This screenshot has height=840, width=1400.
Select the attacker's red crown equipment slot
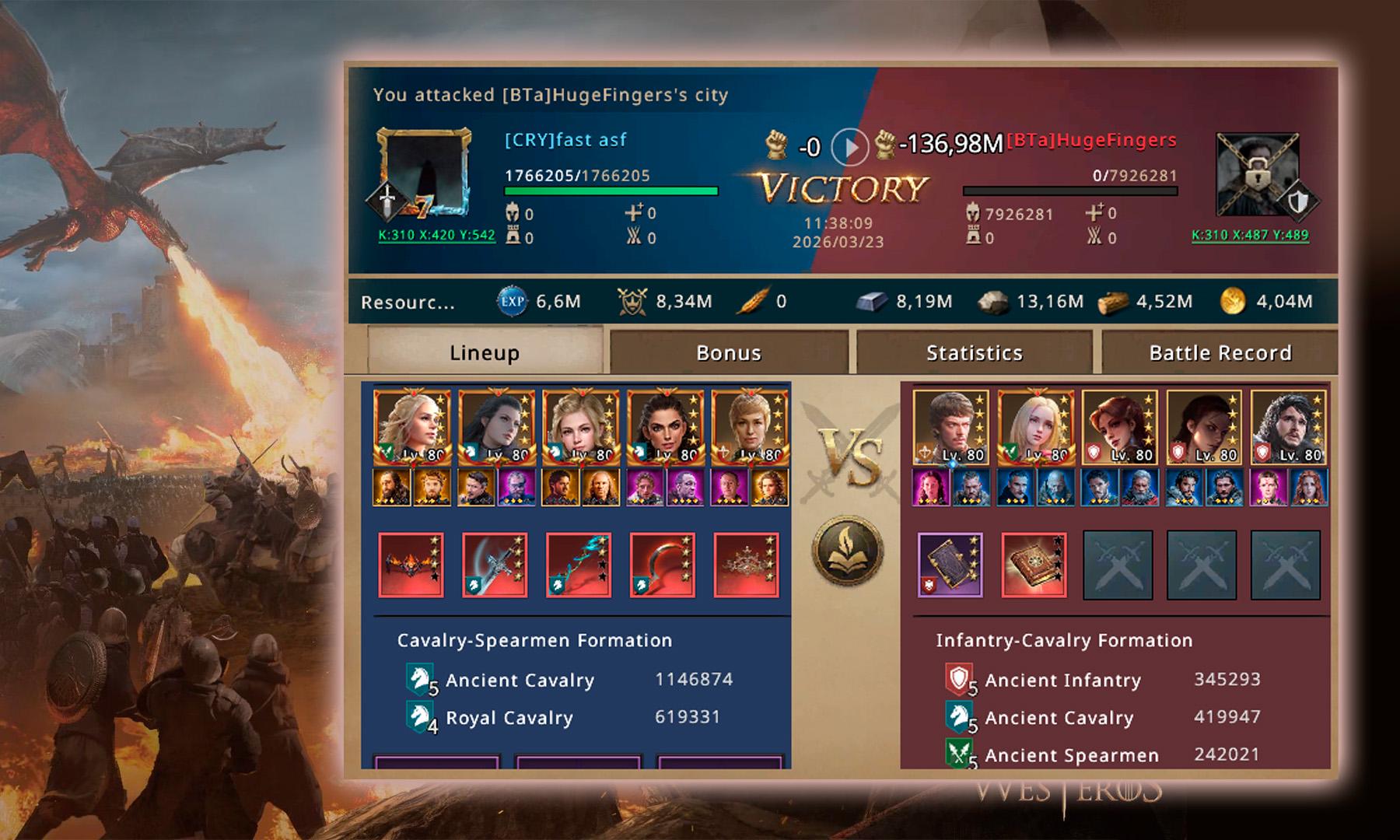coord(747,565)
